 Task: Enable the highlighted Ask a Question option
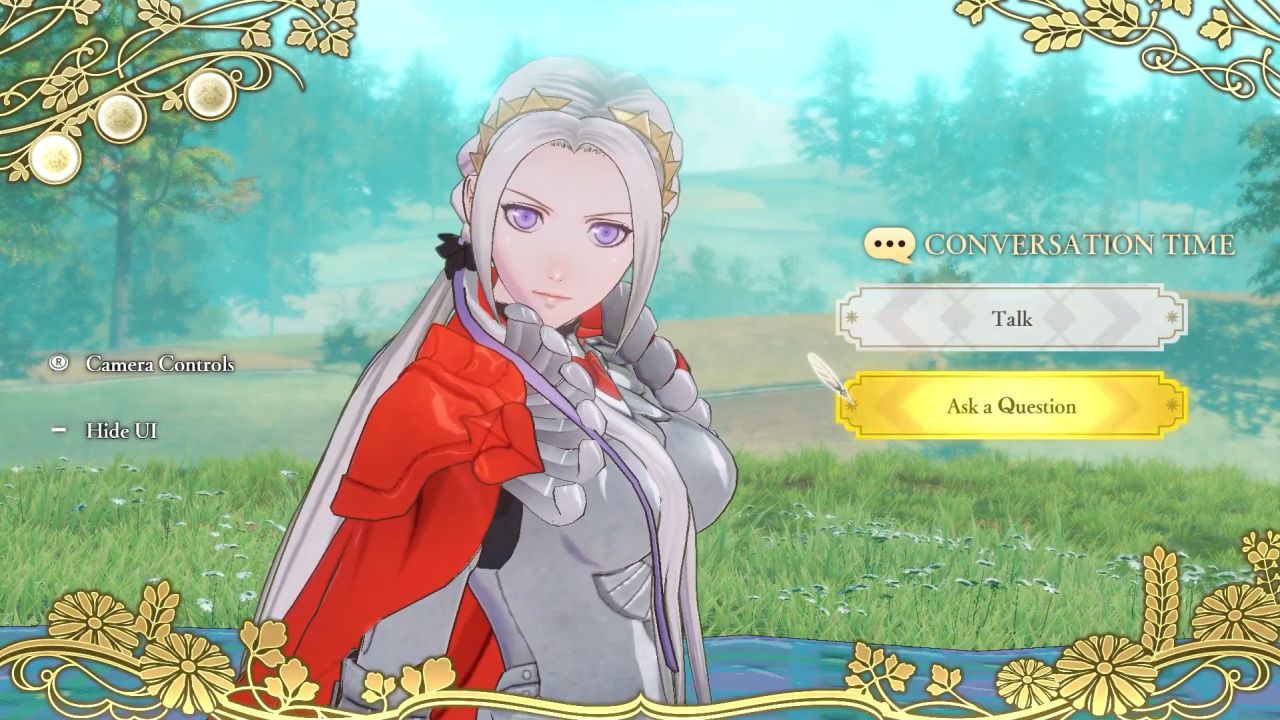pyautogui.click(x=1013, y=406)
